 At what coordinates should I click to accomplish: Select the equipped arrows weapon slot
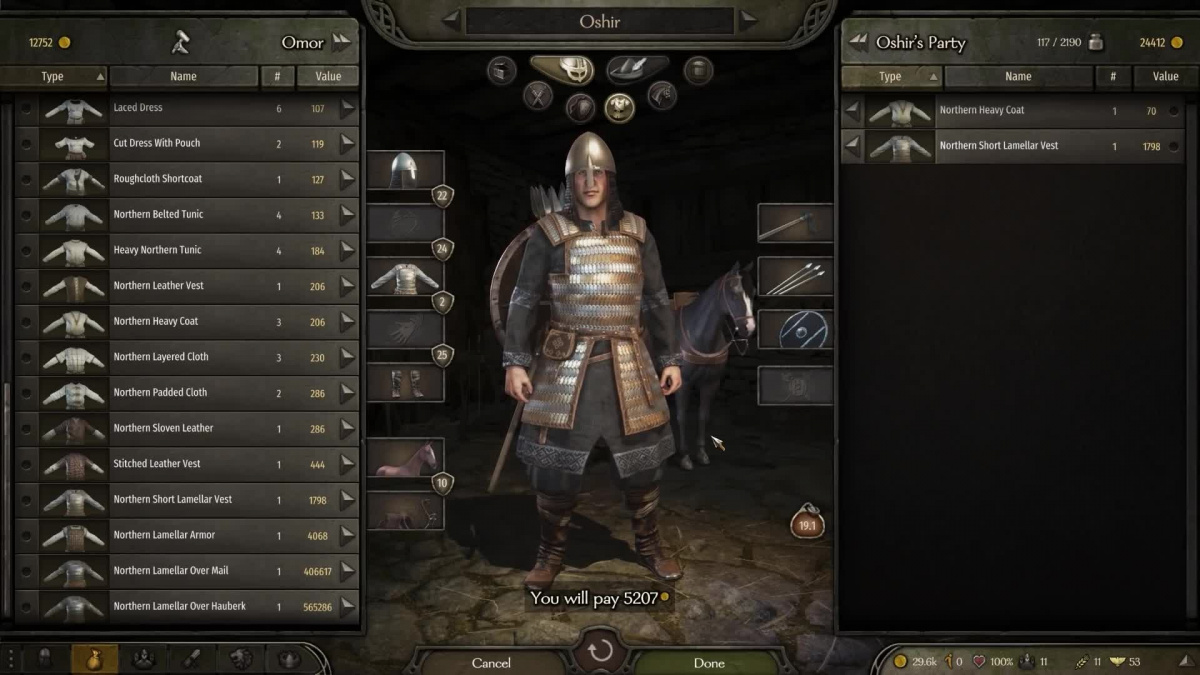point(795,276)
